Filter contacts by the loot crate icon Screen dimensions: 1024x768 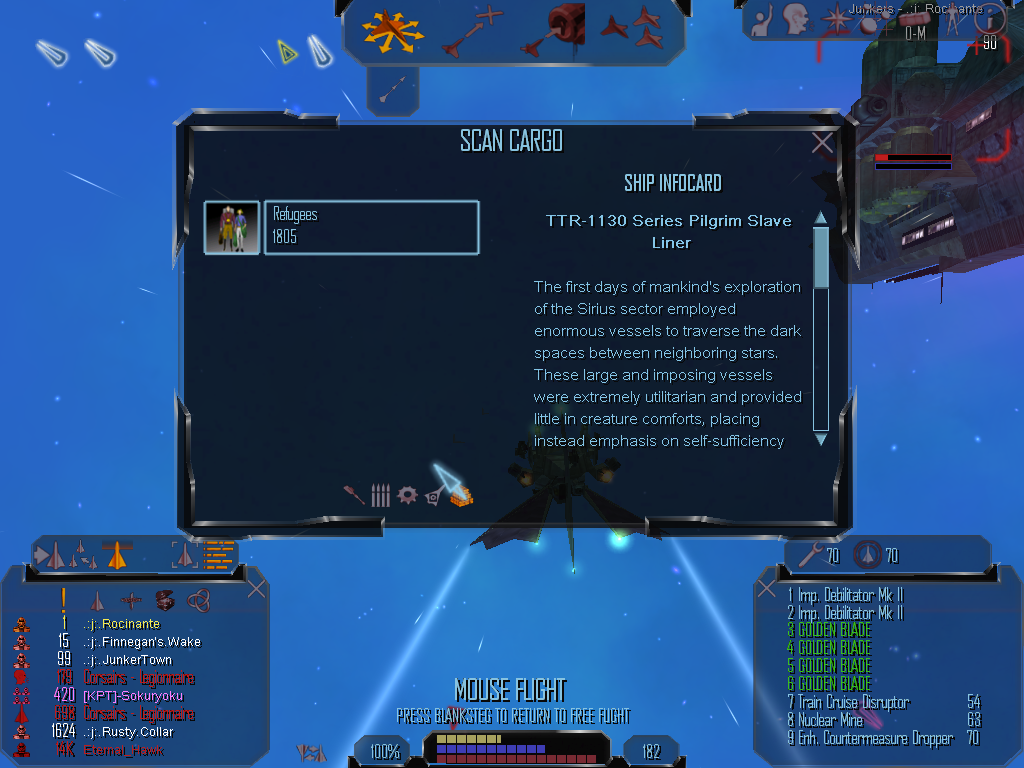click(165, 600)
